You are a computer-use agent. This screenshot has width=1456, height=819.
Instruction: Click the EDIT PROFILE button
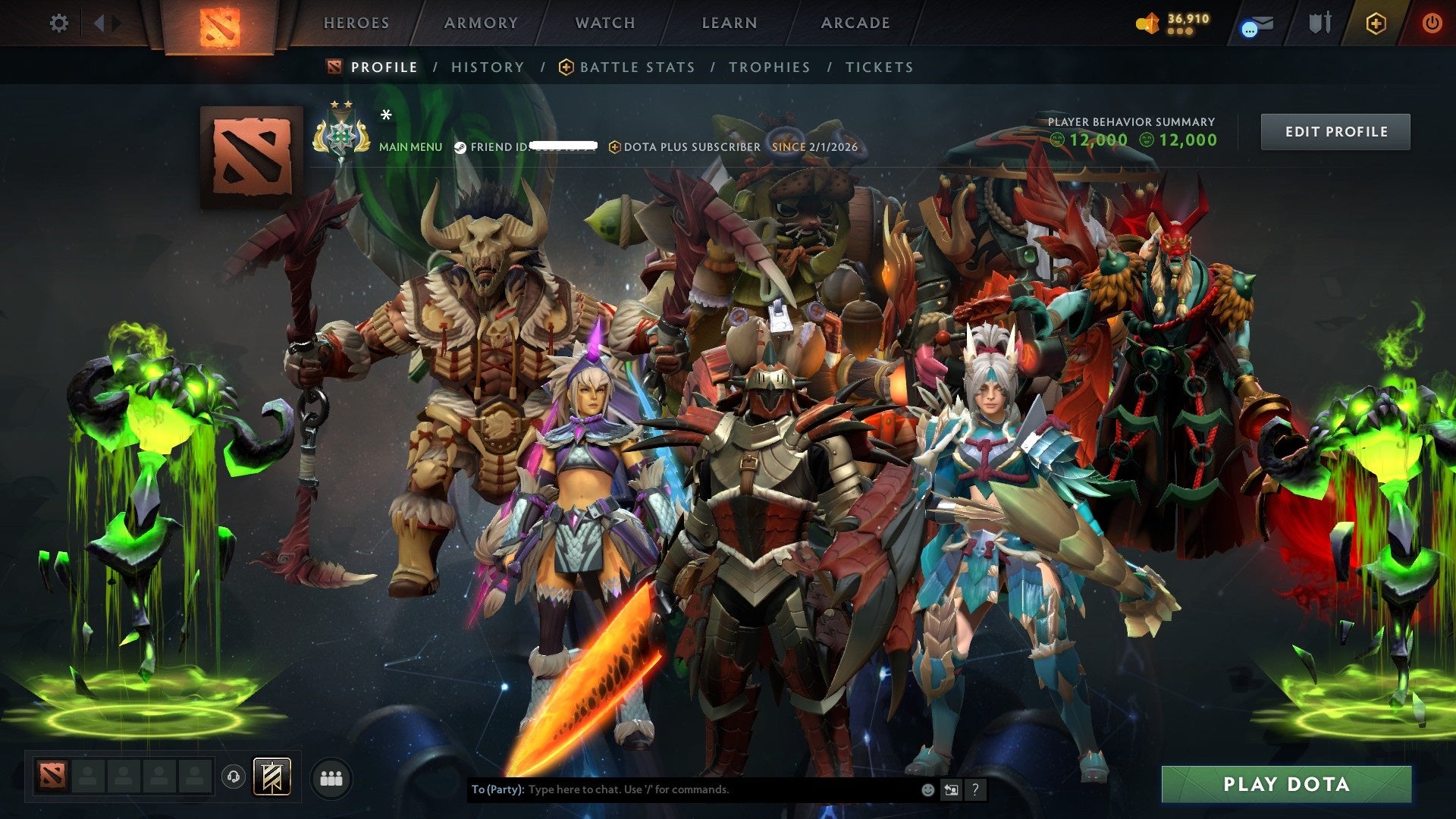click(1335, 131)
